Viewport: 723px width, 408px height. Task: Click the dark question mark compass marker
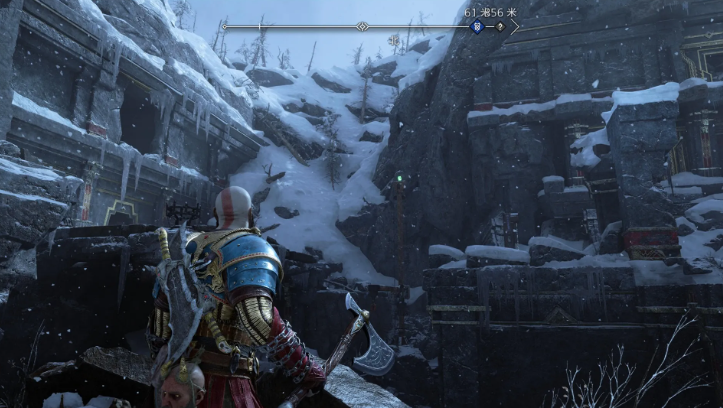(497, 26)
